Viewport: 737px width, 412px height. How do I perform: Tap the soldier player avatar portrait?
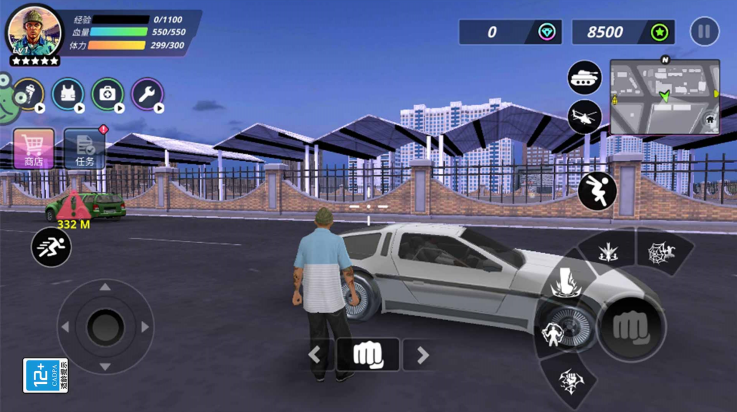(34, 33)
